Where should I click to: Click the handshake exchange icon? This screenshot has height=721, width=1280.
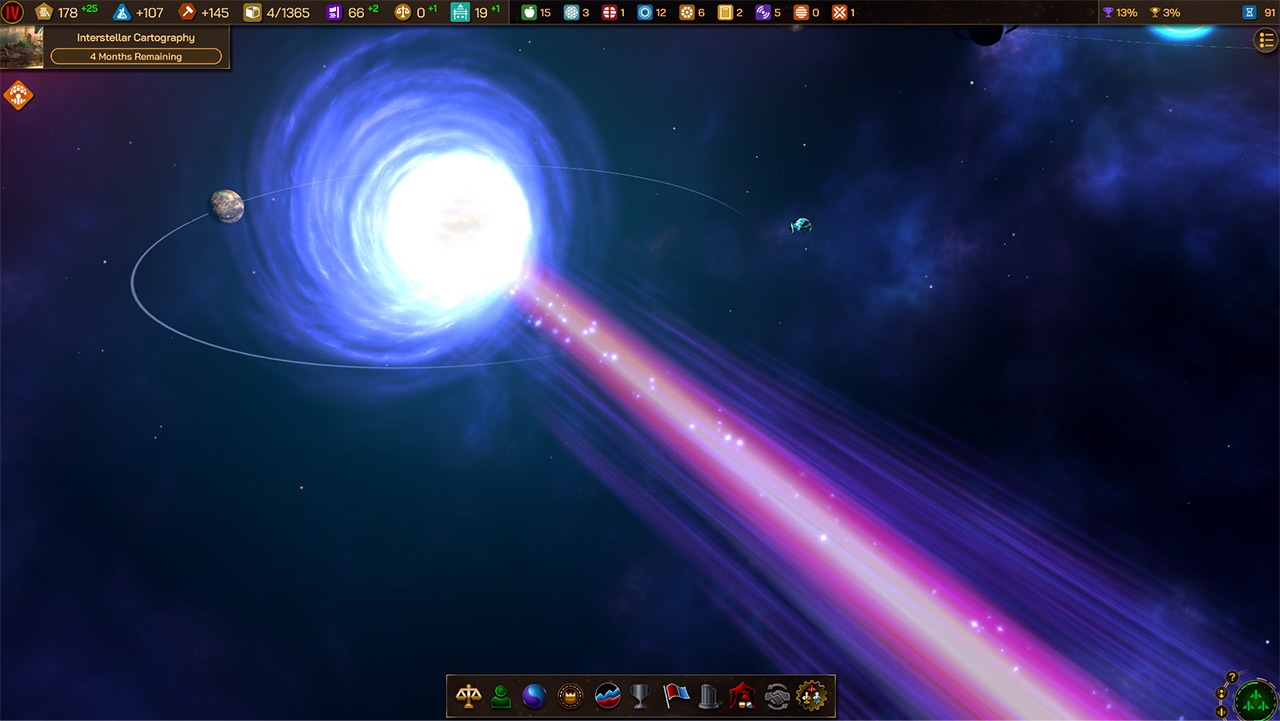click(776, 696)
